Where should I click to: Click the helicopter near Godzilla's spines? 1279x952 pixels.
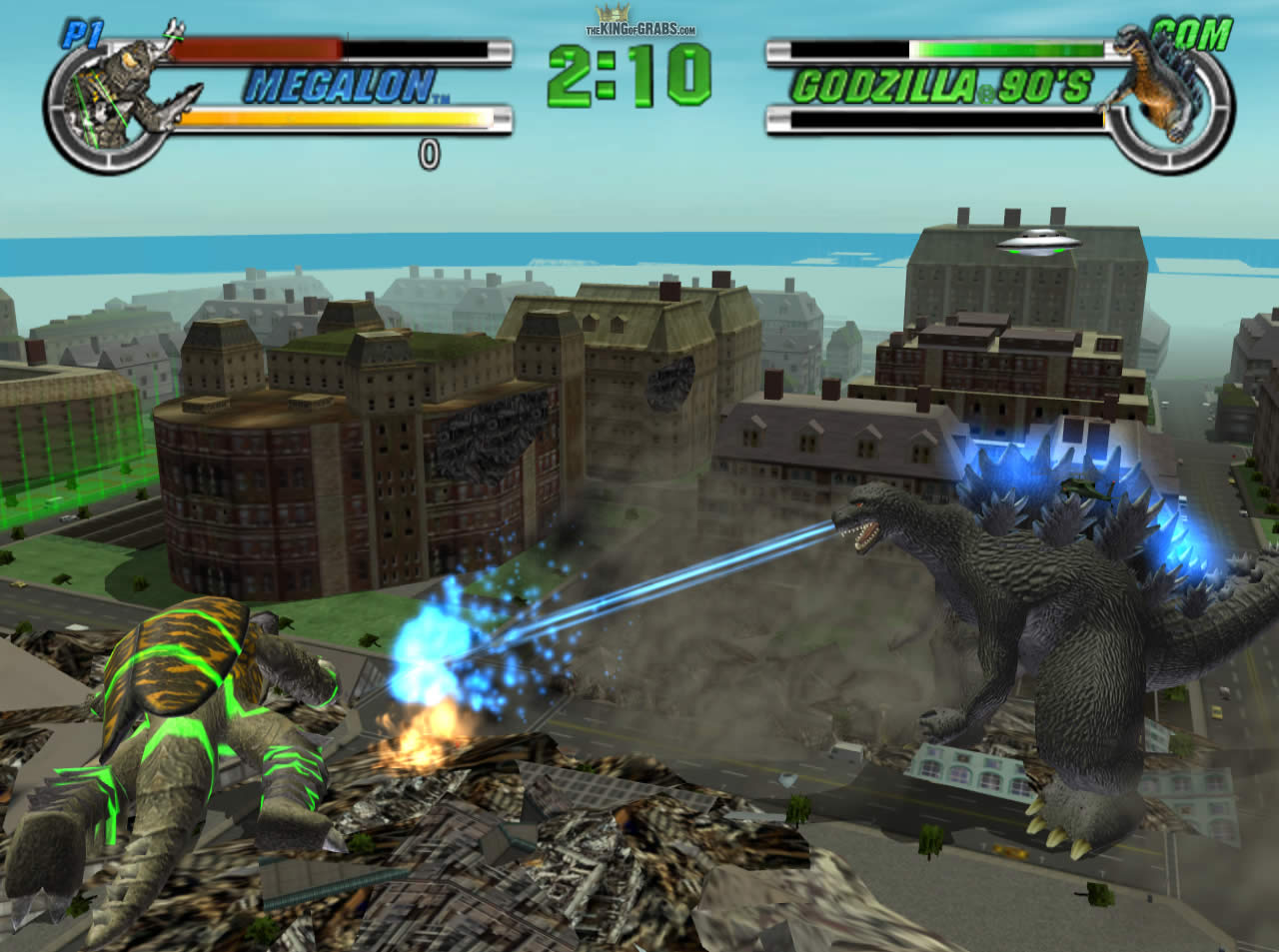[x=1082, y=487]
